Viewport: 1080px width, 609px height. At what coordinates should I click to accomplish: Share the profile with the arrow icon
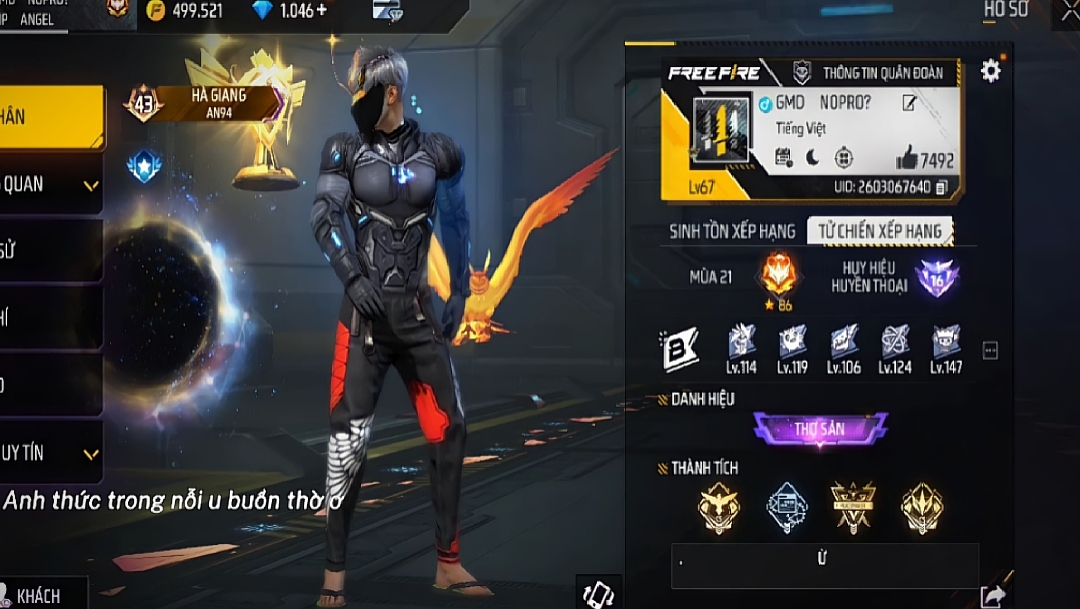pos(993,596)
